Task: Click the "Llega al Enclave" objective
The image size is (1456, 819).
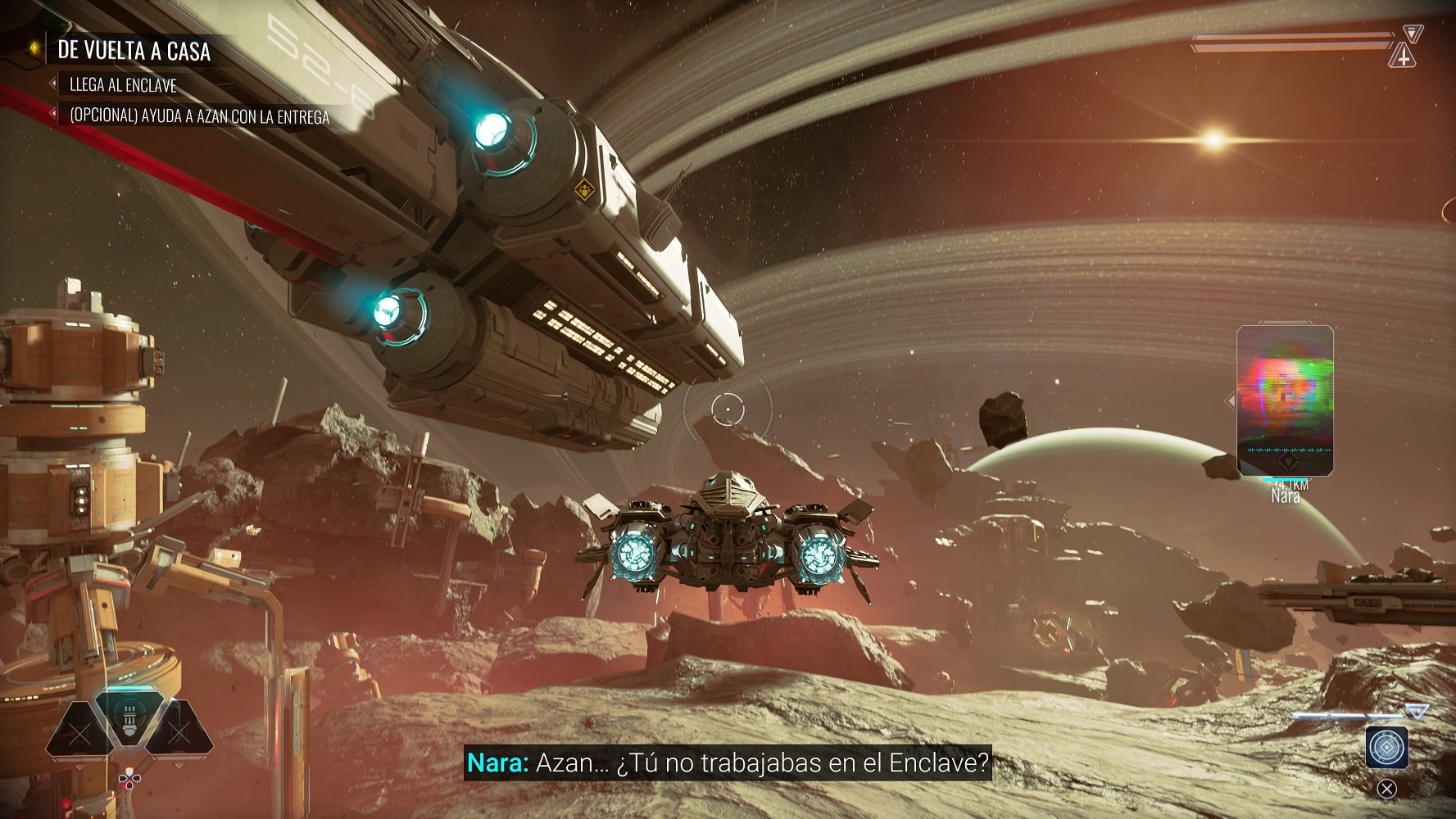Action: 123,85
